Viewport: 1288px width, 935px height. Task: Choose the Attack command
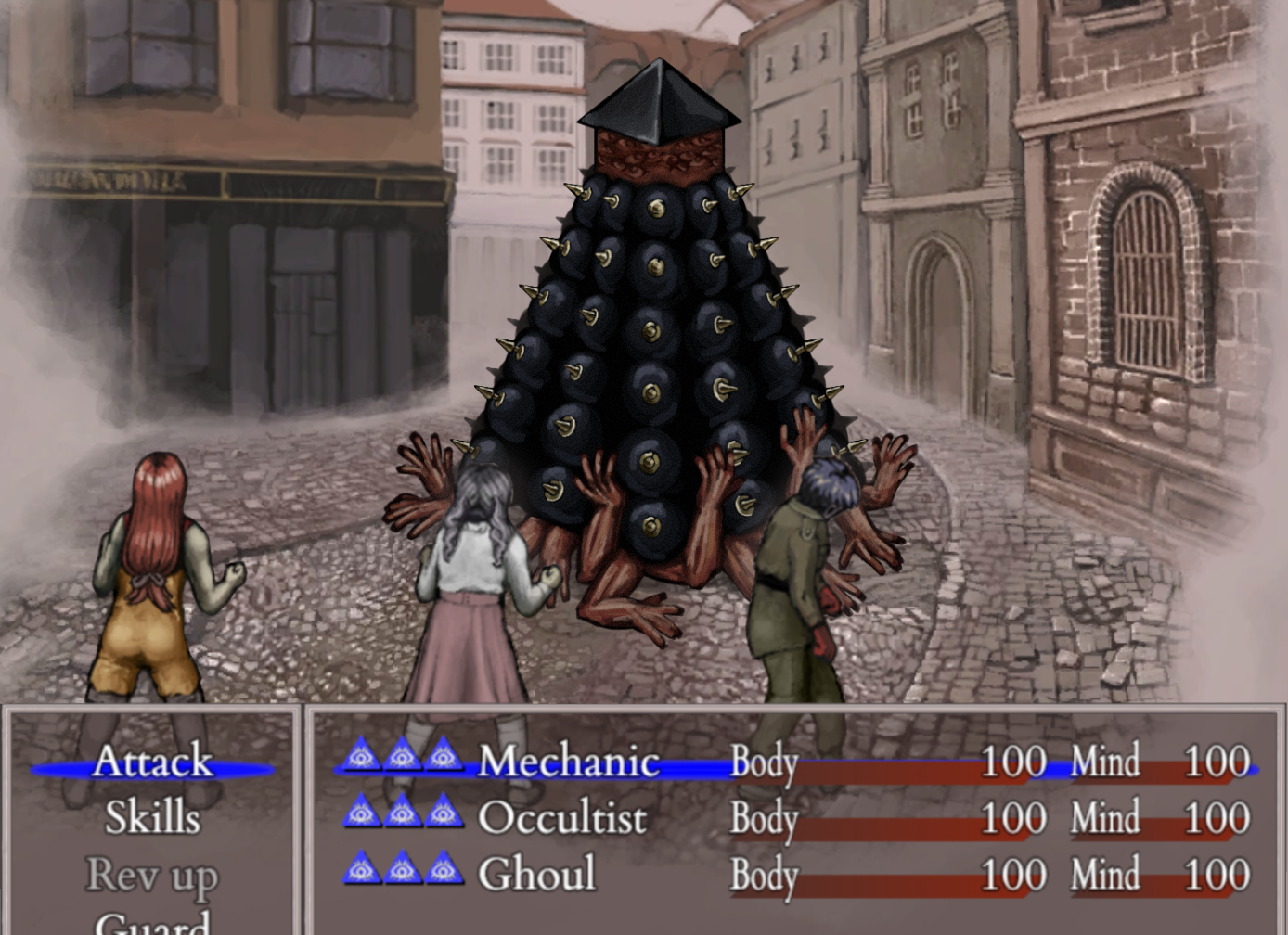[x=152, y=762]
